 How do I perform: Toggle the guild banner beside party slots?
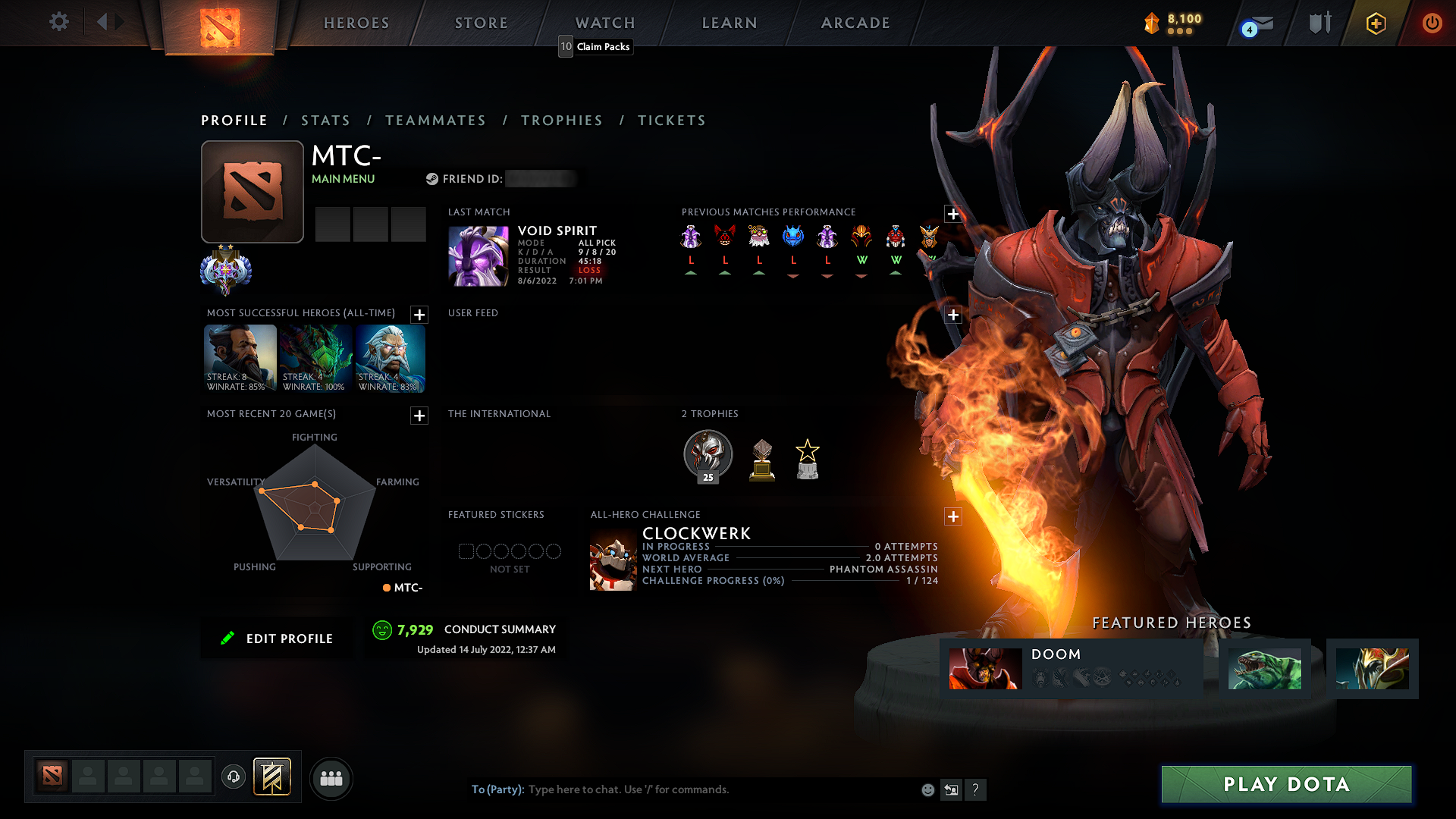pyautogui.click(x=272, y=777)
